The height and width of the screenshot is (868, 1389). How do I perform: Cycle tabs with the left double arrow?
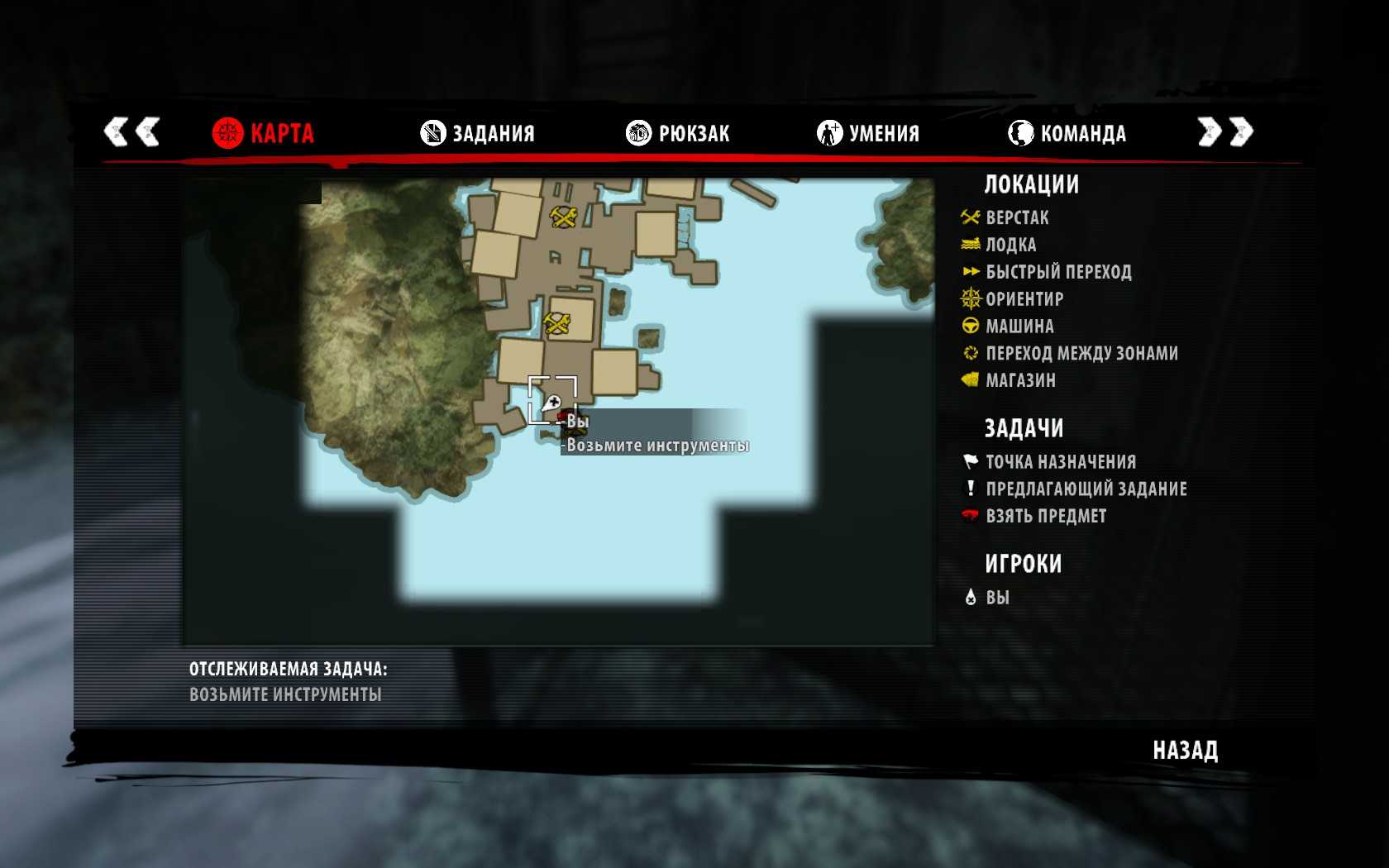pos(131,132)
